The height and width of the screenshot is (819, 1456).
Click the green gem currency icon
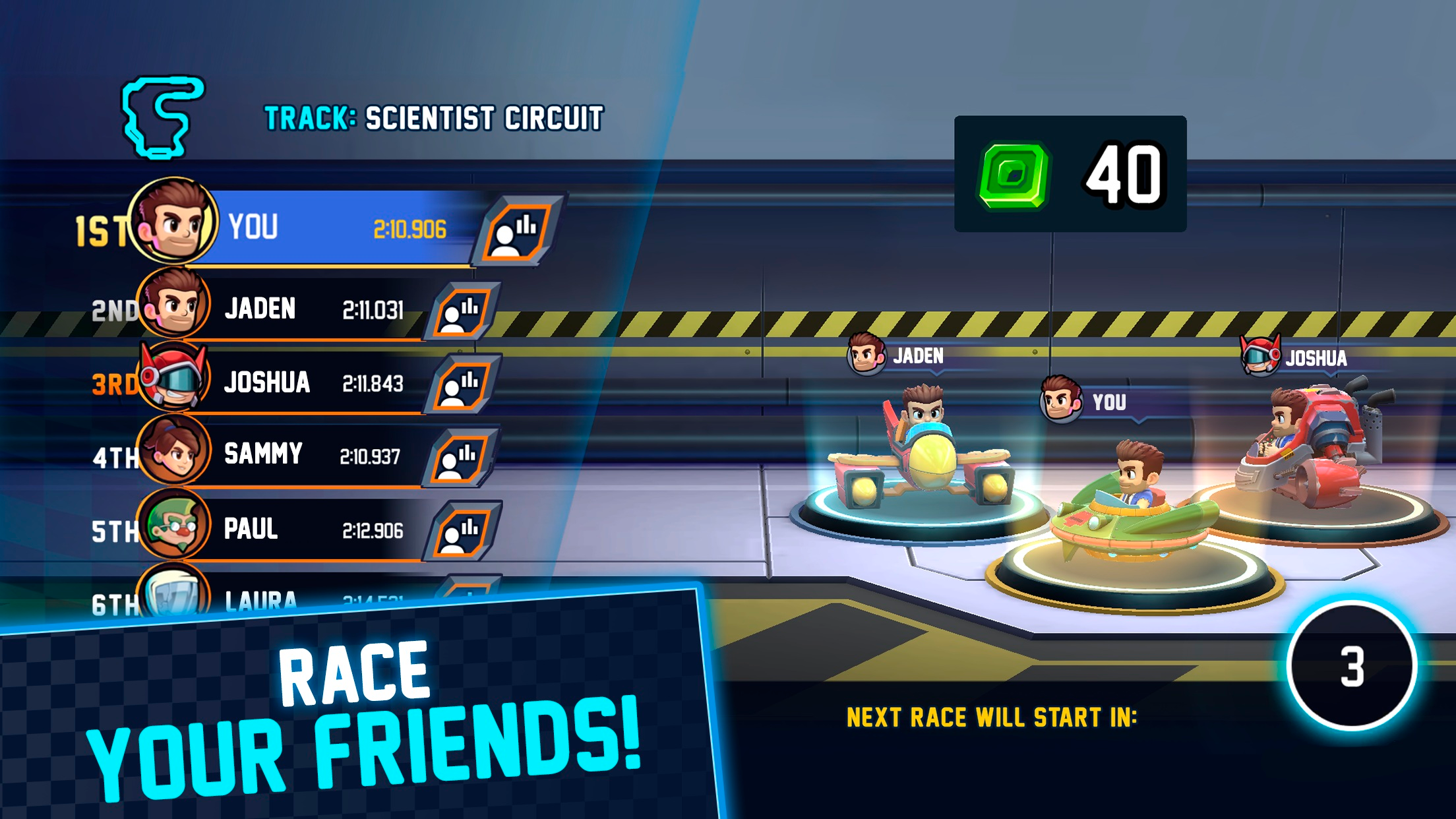point(1014,175)
